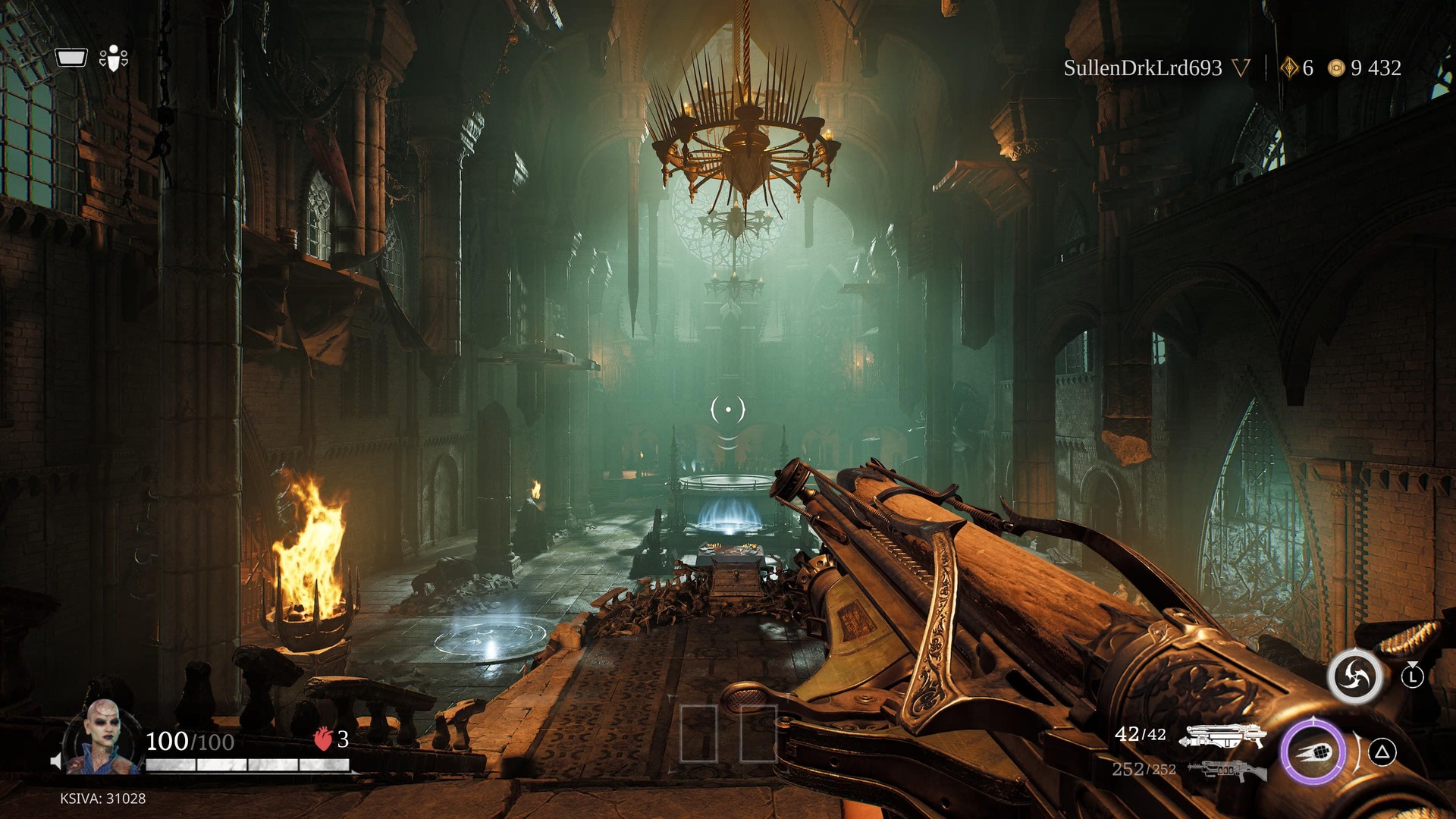Screen dimensions: 1456x819
Task: Trigger the purple grenade ability
Action: [1313, 752]
